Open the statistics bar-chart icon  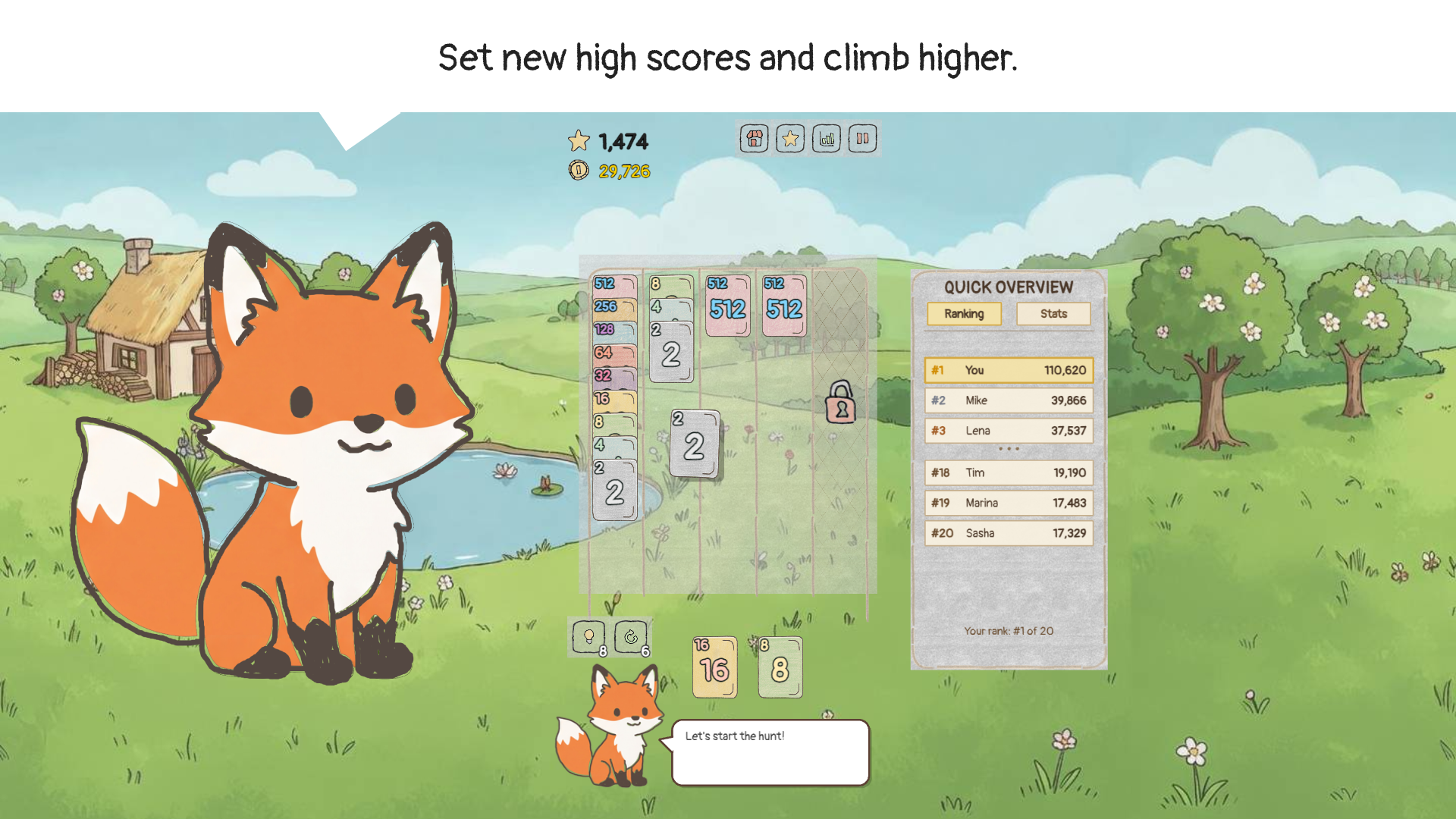tap(826, 139)
